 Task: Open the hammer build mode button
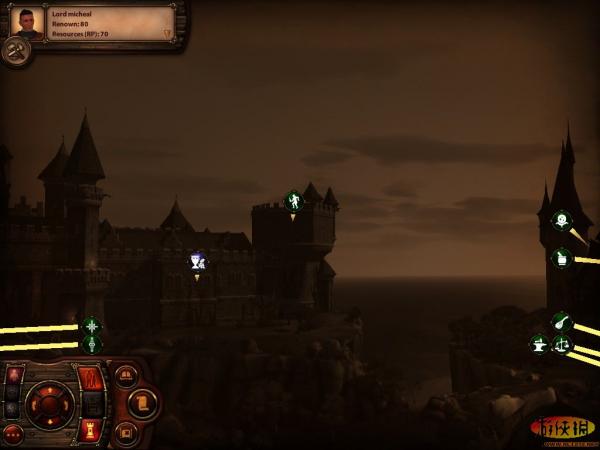[16, 52]
